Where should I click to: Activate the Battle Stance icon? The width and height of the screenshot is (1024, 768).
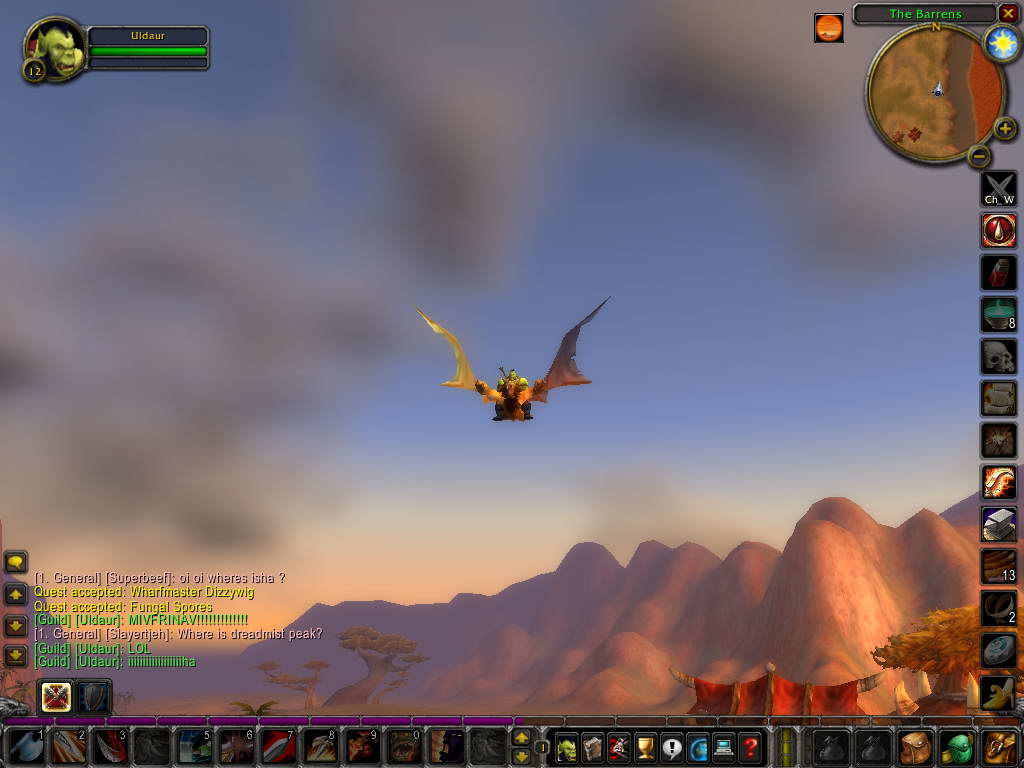[x=56, y=695]
